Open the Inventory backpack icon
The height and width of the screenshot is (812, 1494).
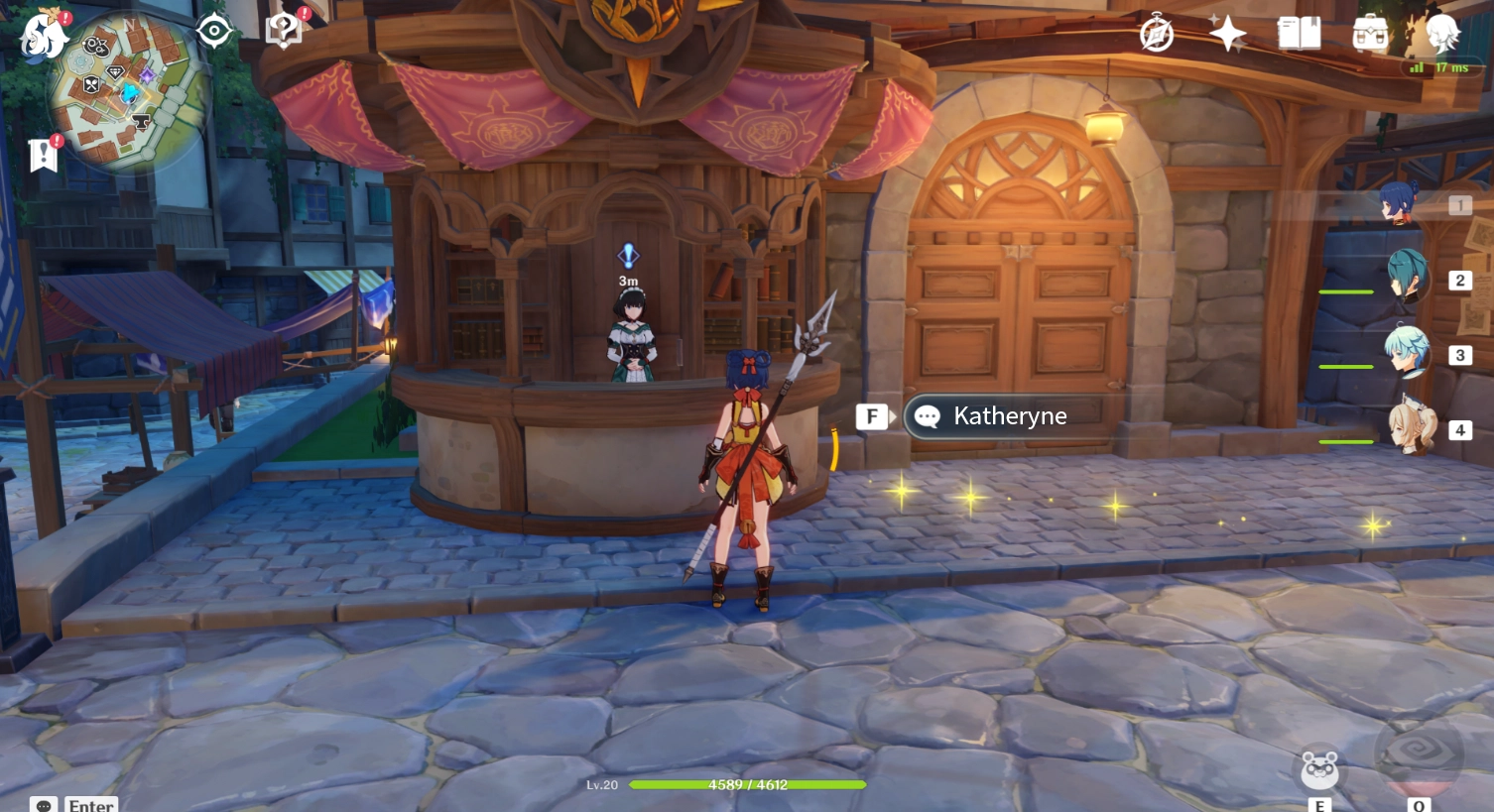click(1370, 33)
